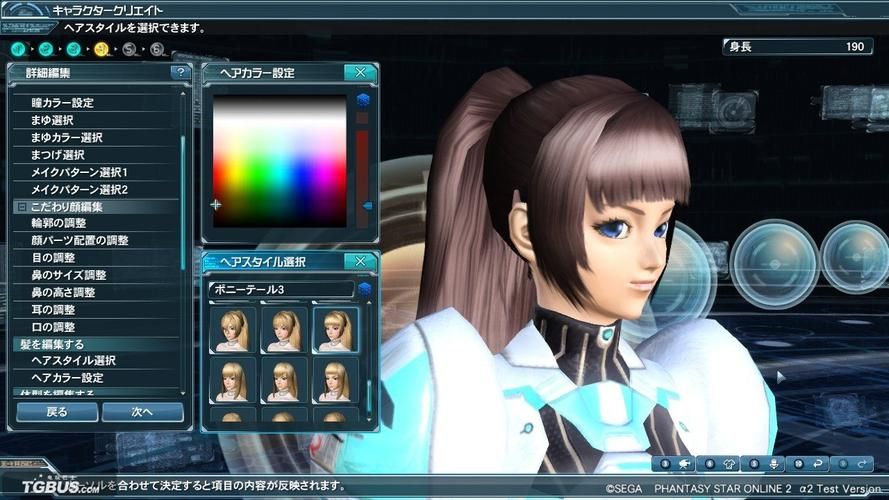Choose メイクパターン選択1 from the list
Screen dimensions: 889x500
click(79, 172)
